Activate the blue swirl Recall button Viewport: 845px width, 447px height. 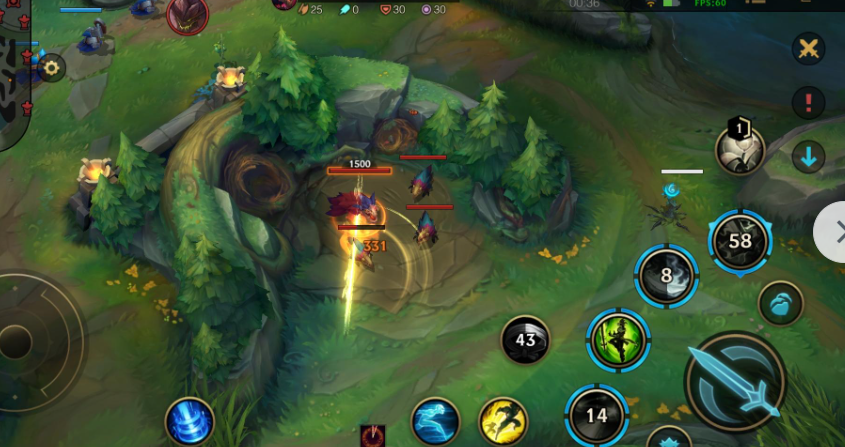pyautogui.click(x=188, y=420)
